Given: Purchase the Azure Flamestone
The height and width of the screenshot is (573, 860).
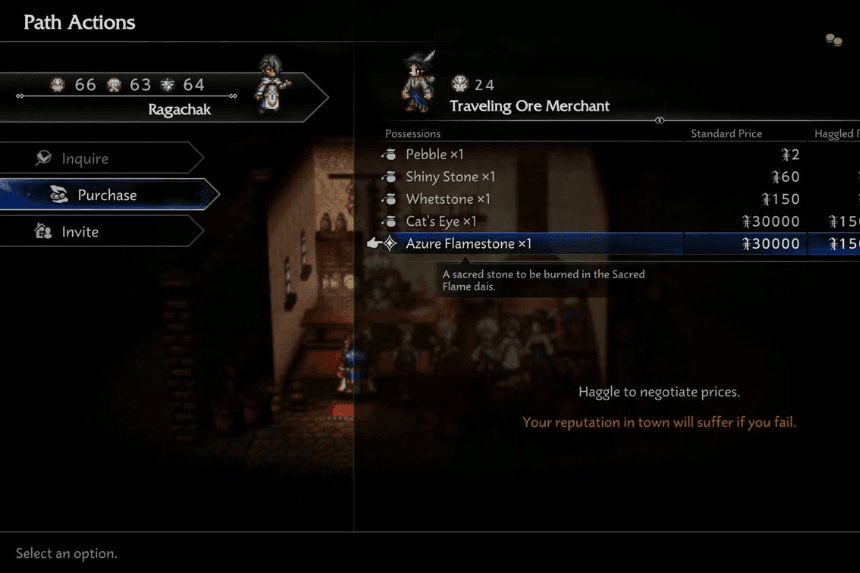Looking at the screenshot, I should [x=468, y=244].
